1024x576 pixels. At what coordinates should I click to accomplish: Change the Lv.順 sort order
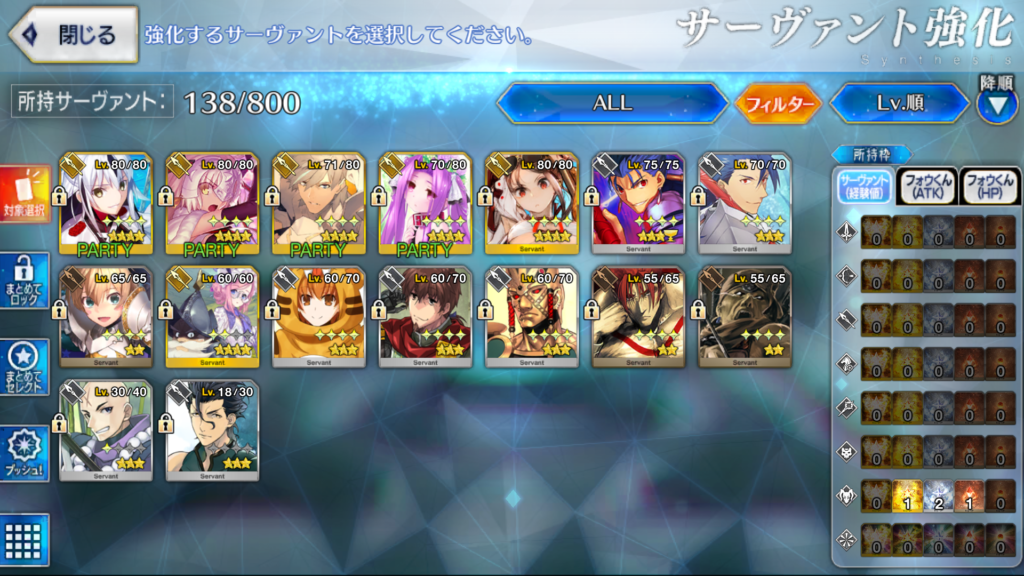tap(898, 103)
